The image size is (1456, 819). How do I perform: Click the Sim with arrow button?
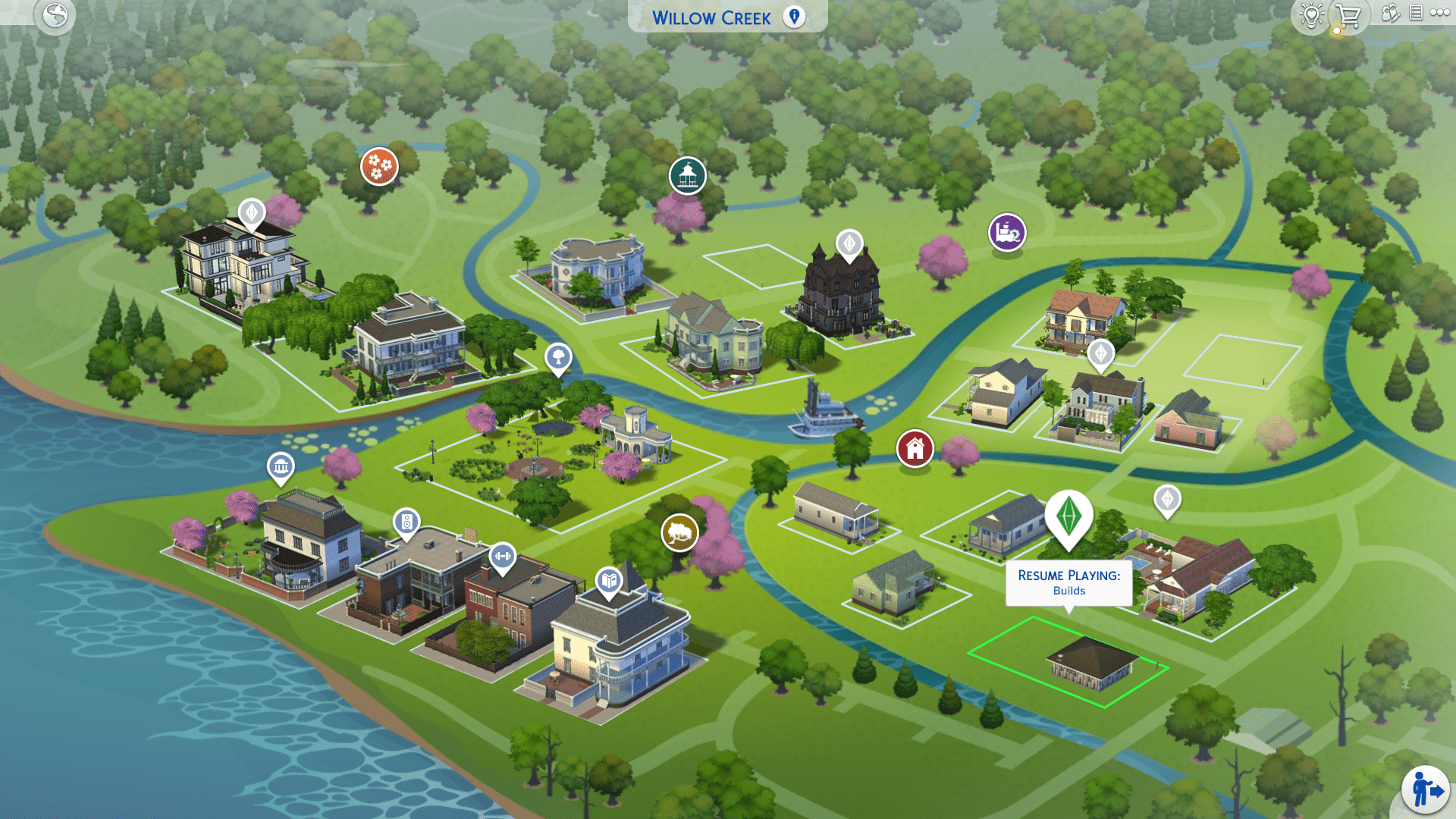(x=1426, y=790)
